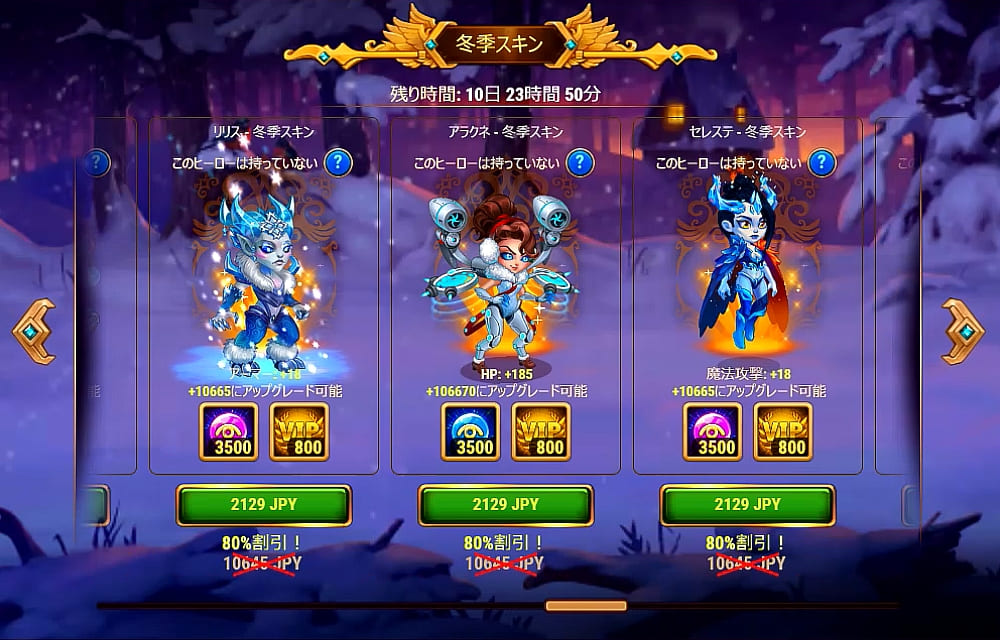Open help for Lilith winter skin
Image resolution: width=1000 pixels, height=640 pixels.
click(340, 162)
